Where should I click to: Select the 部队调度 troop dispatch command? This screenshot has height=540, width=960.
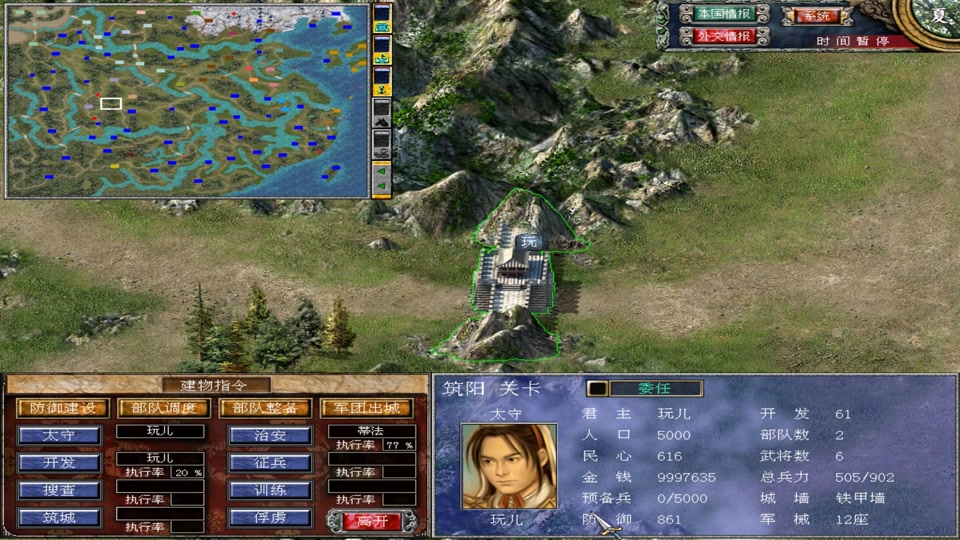click(x=163, y=408)
